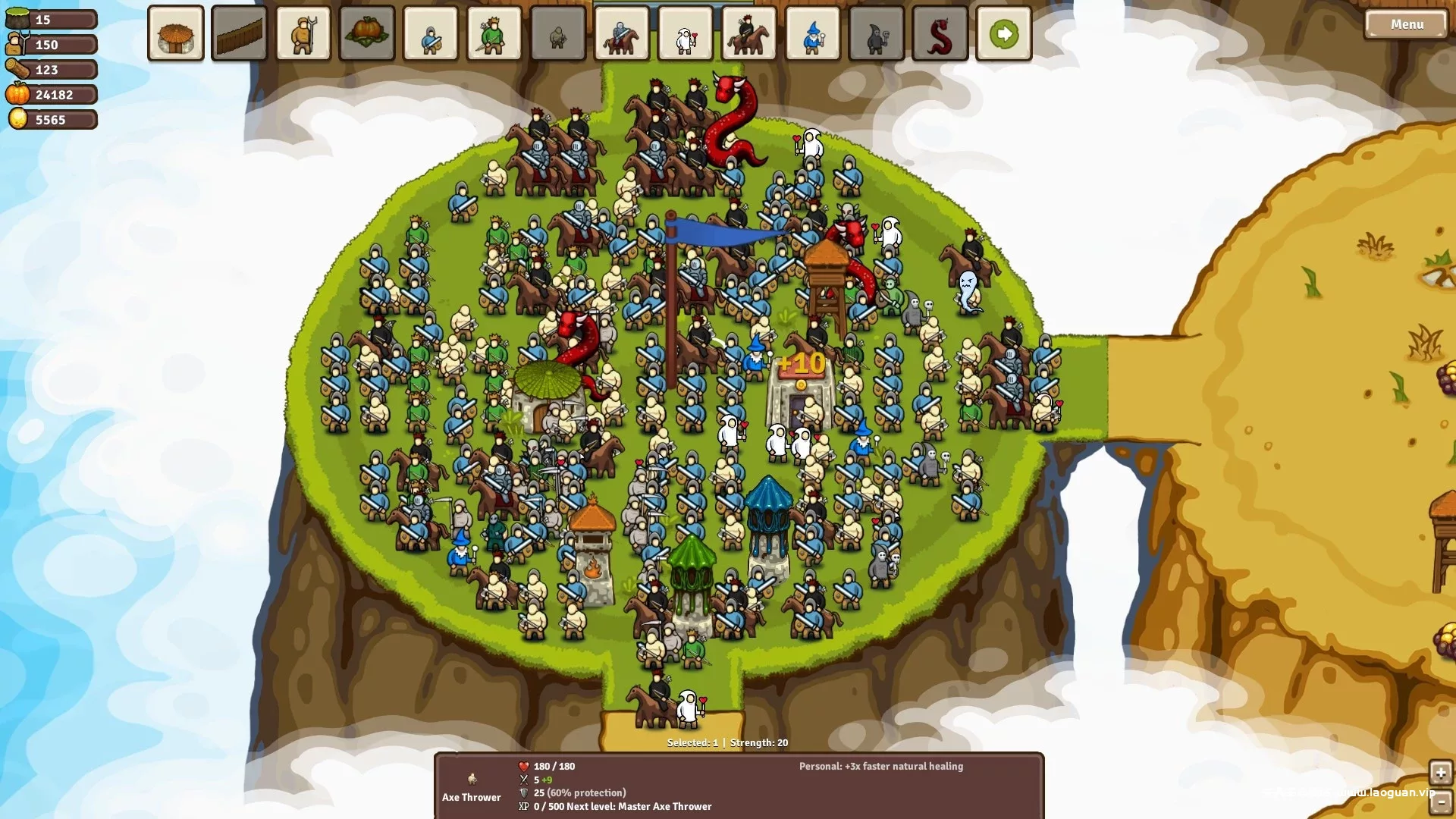Choose the wooden wall build icon
Viewport: 1456px width, 819px height.
pyautogui.click(x=240, y=34)
